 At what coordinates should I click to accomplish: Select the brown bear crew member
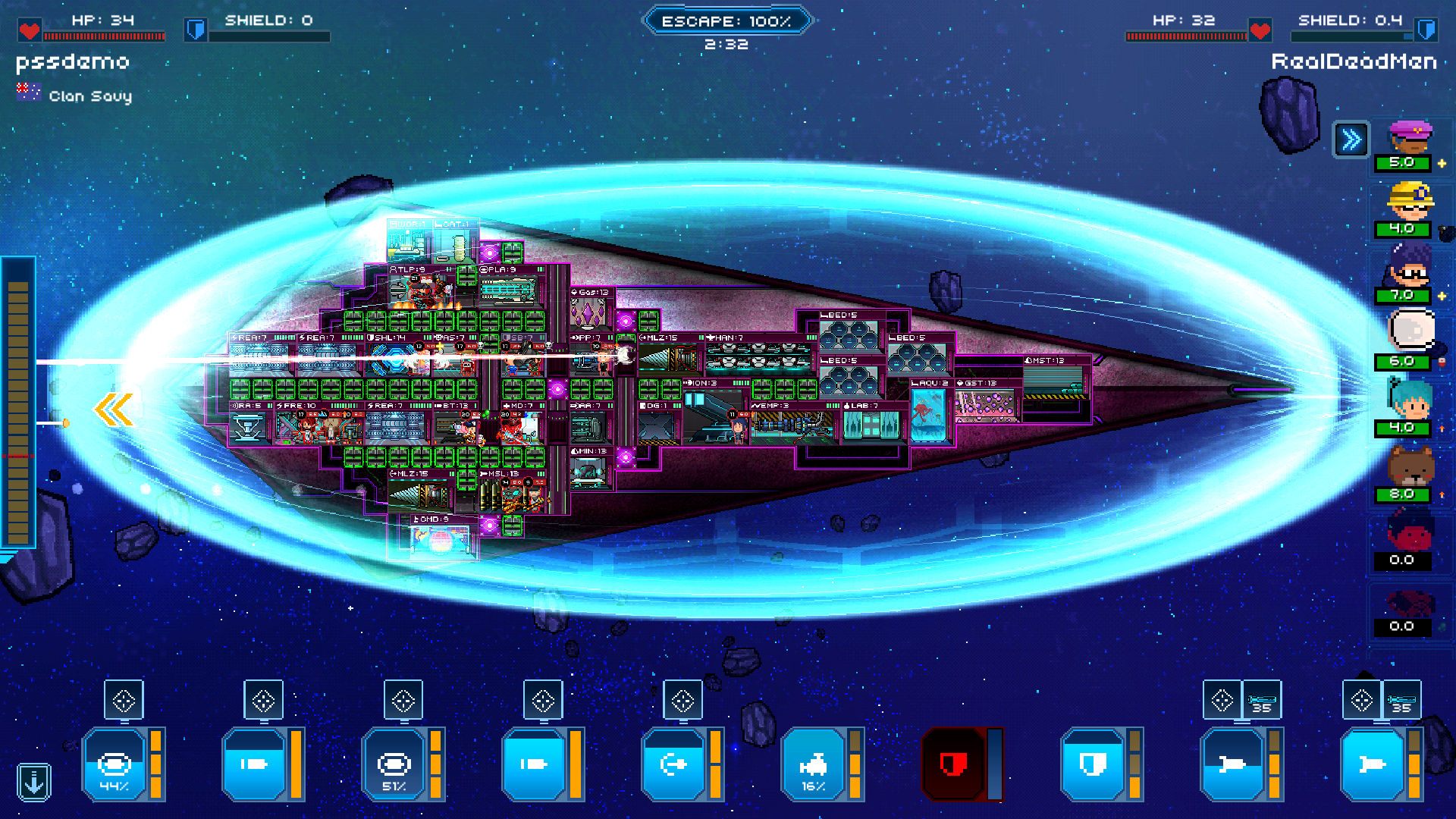(x=1409, y=466)
